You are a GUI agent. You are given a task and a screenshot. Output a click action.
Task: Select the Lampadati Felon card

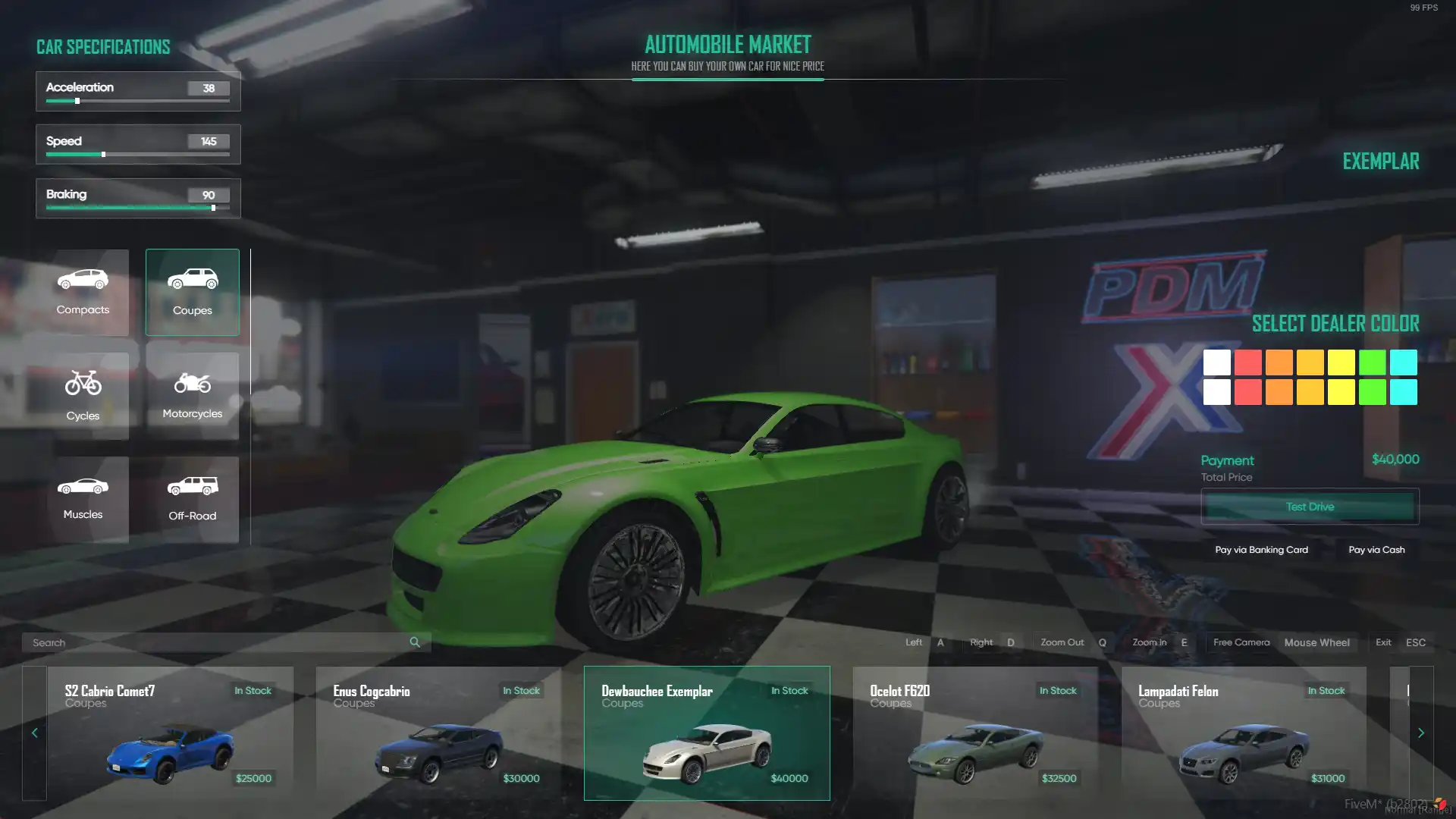coord(1244,733)
